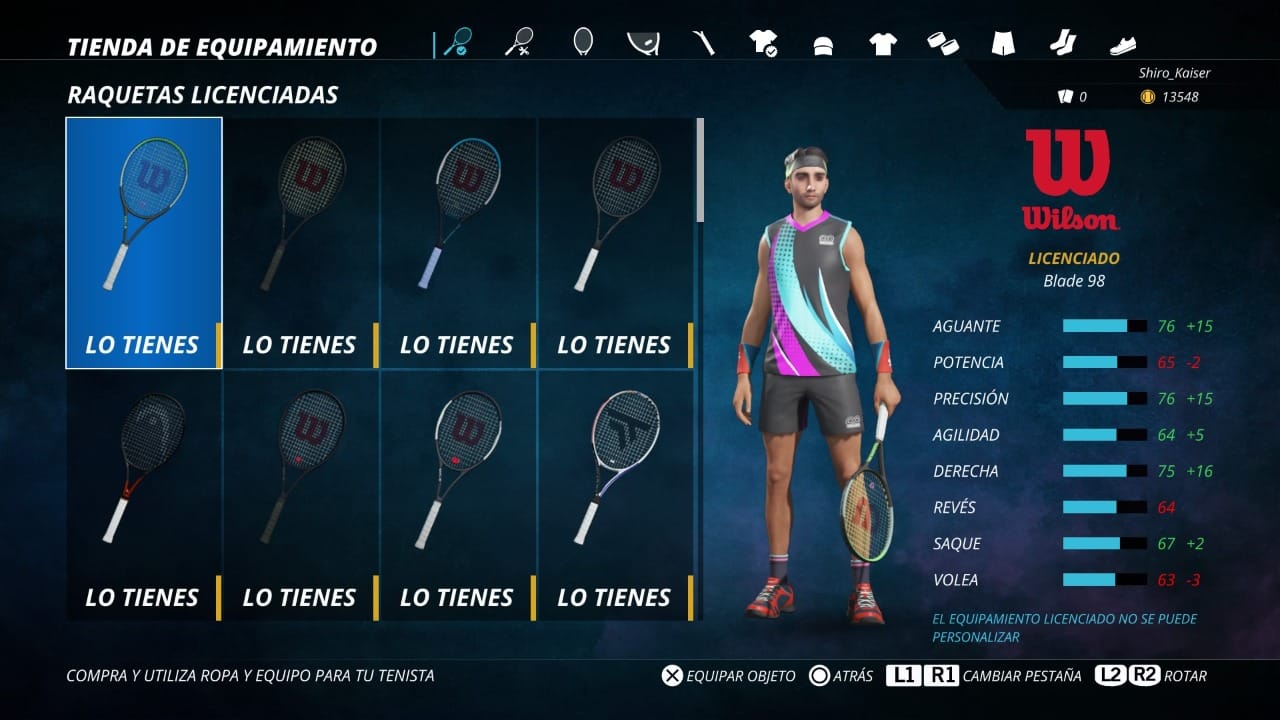
Task: Open the racket strings tab
Action: coord(583,42)
